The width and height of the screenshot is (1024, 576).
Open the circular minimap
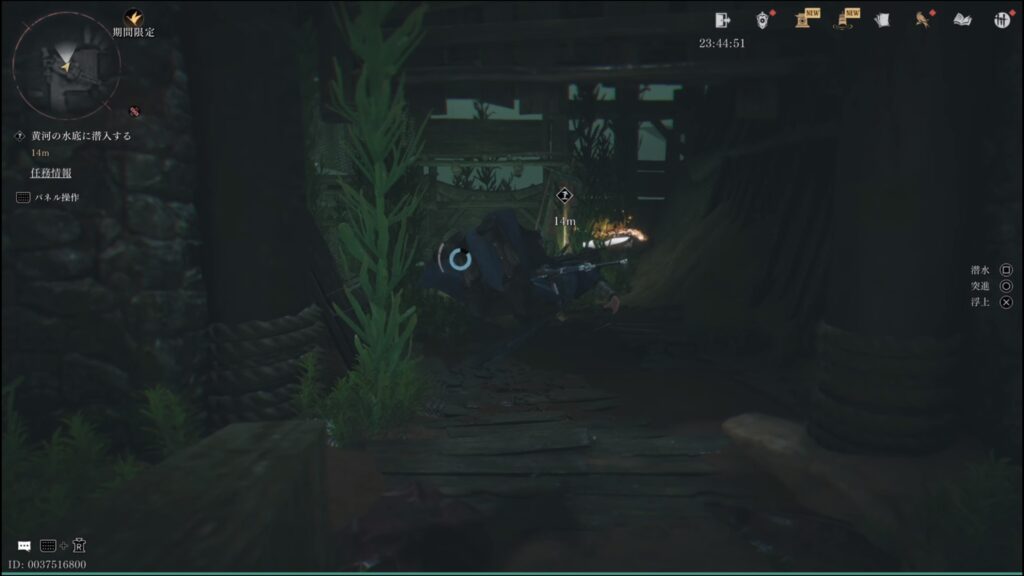click(66, 66)
